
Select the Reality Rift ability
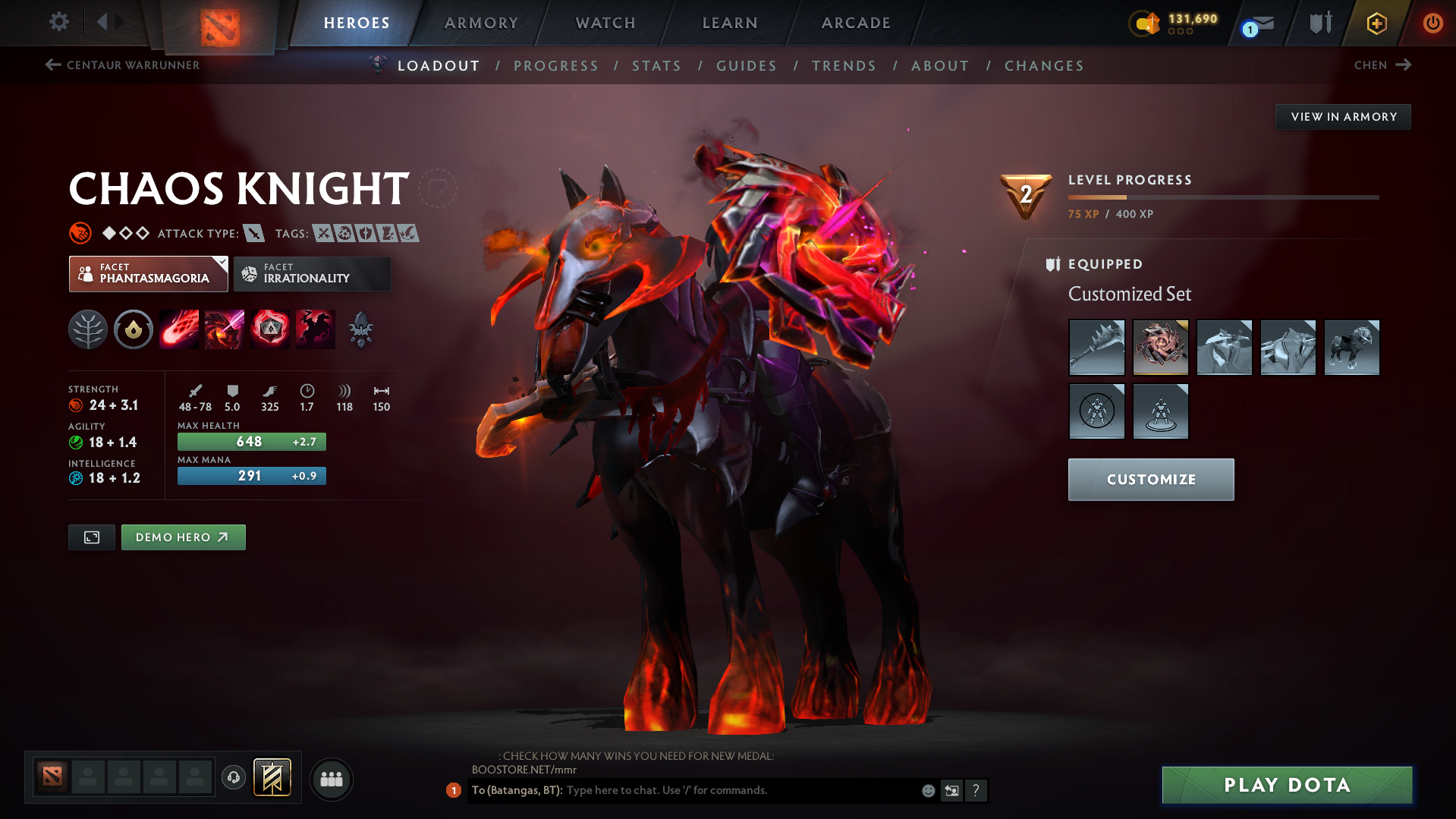tap(224, 329)
